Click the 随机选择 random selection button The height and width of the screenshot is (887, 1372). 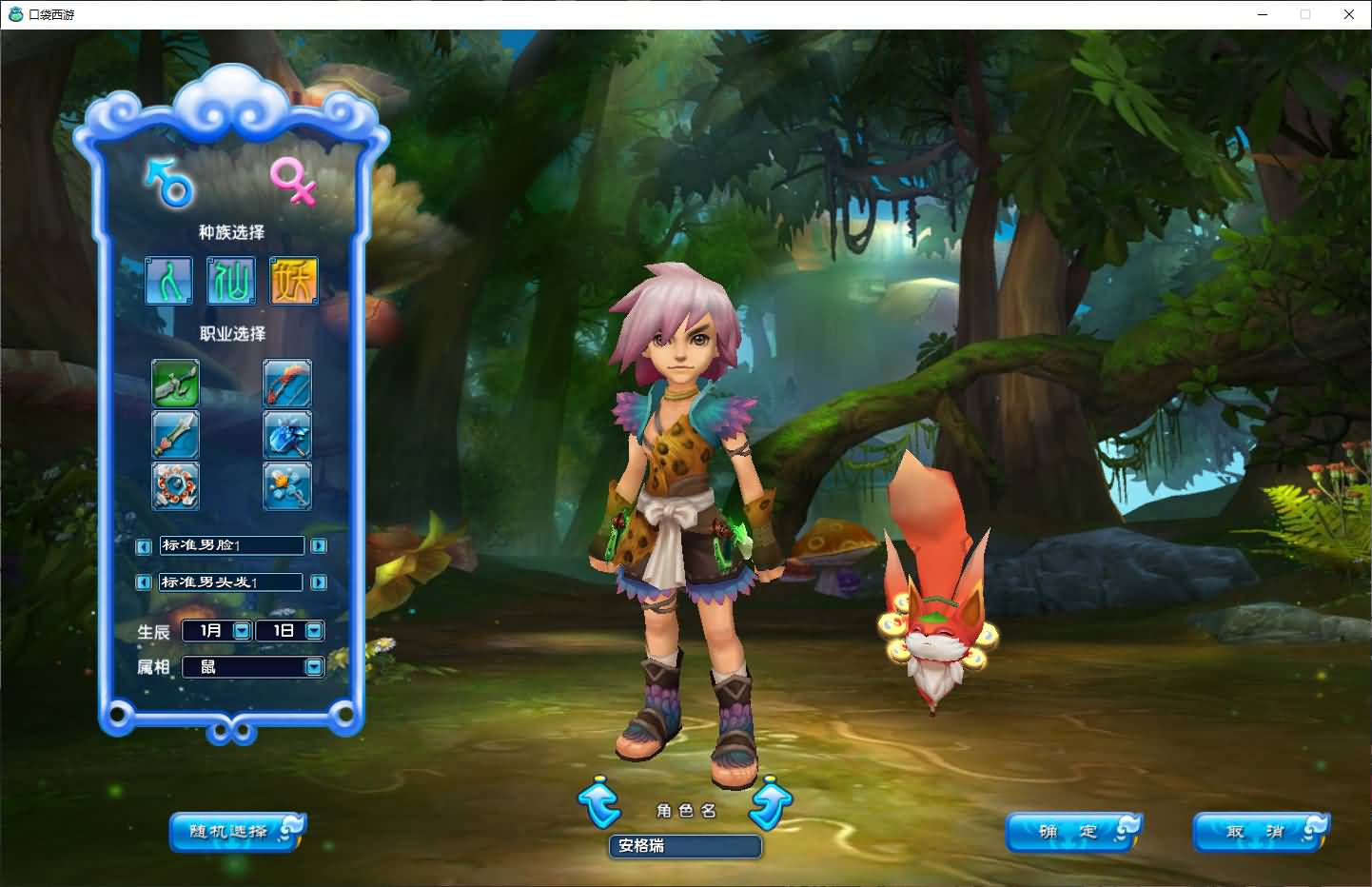pyautogui.click(x=235, y=832)
